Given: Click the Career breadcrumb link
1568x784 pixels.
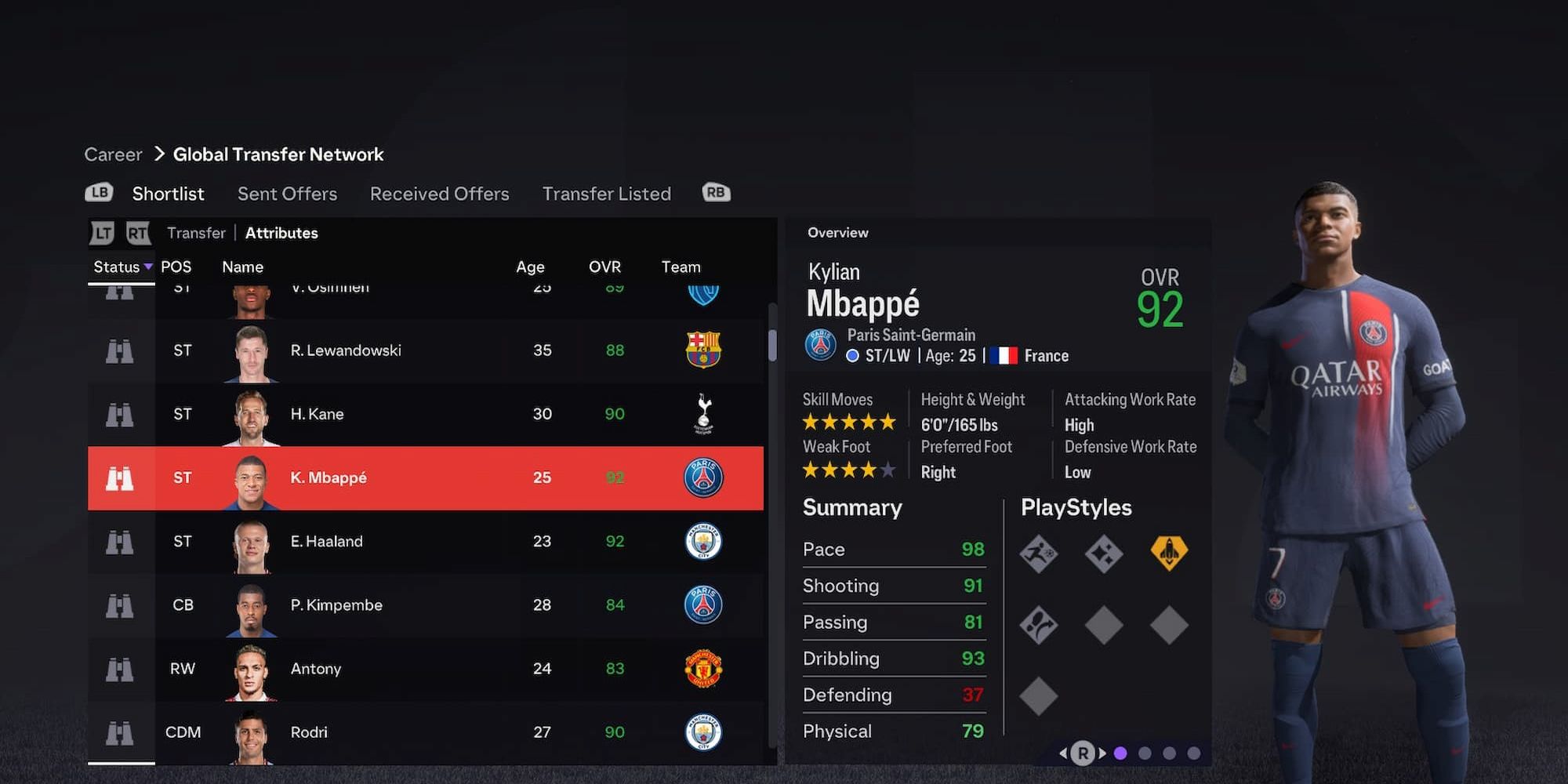Looking at the screenshot, I should (x=112, y=154).
